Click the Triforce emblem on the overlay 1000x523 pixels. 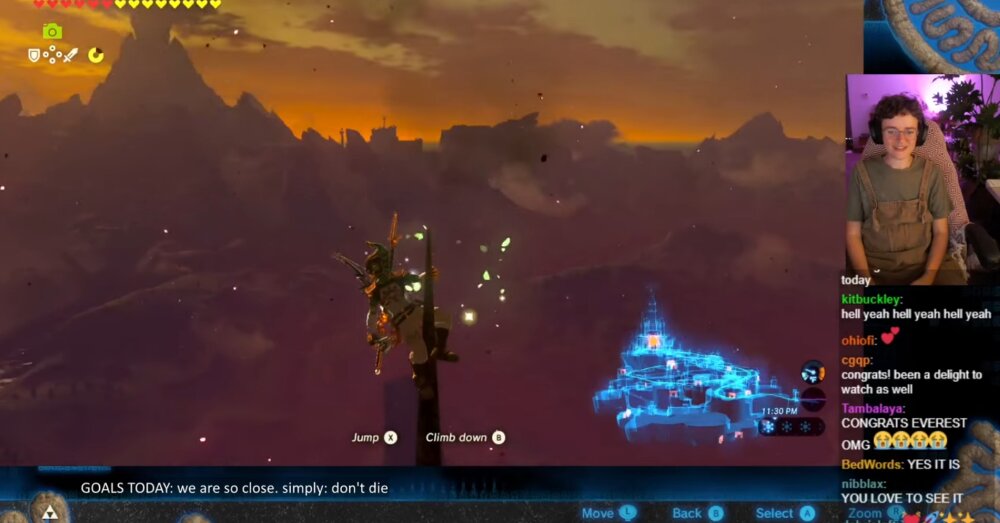click(x=48, y=509)
